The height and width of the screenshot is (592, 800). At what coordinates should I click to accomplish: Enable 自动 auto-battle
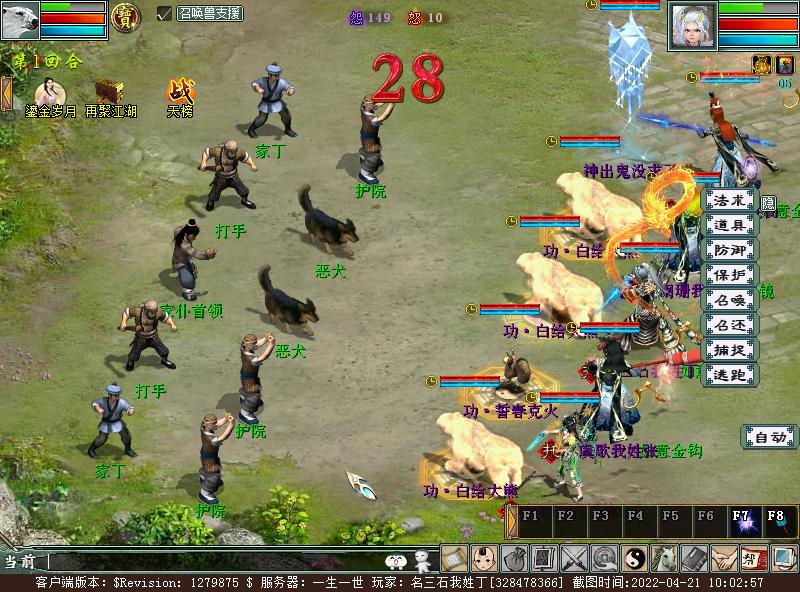point(769,437)
